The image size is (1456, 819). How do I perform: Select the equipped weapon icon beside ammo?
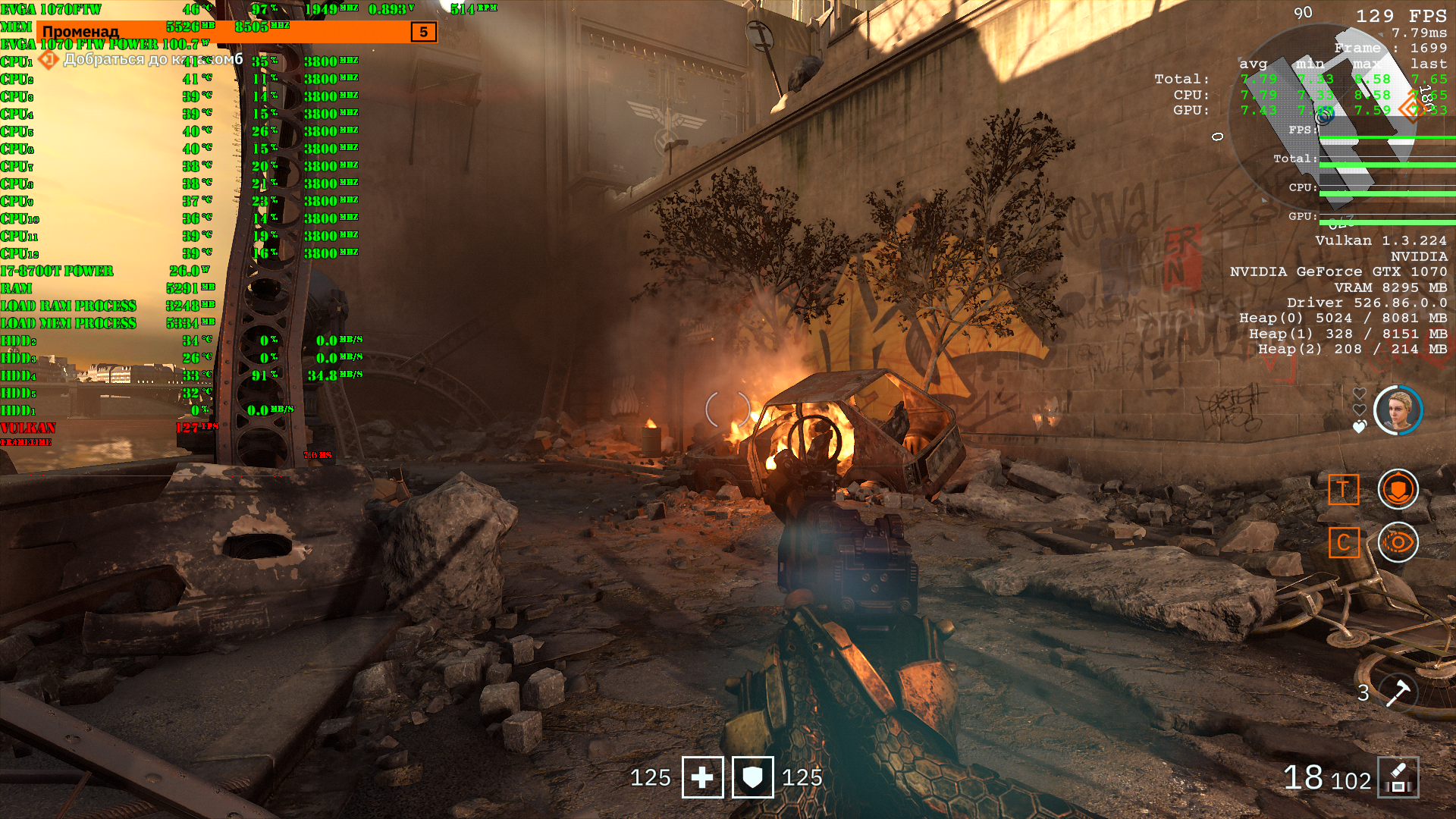click(x=1398, y=777)
